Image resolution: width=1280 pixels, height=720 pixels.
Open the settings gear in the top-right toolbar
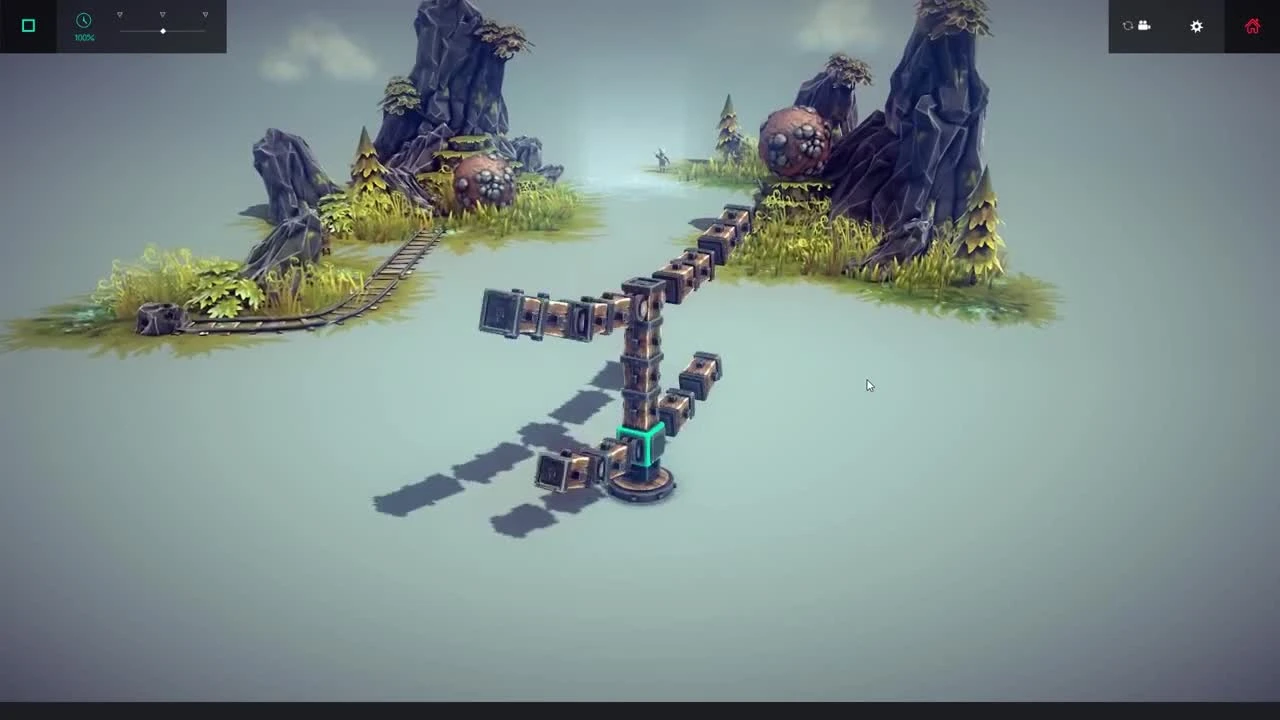1196,26
